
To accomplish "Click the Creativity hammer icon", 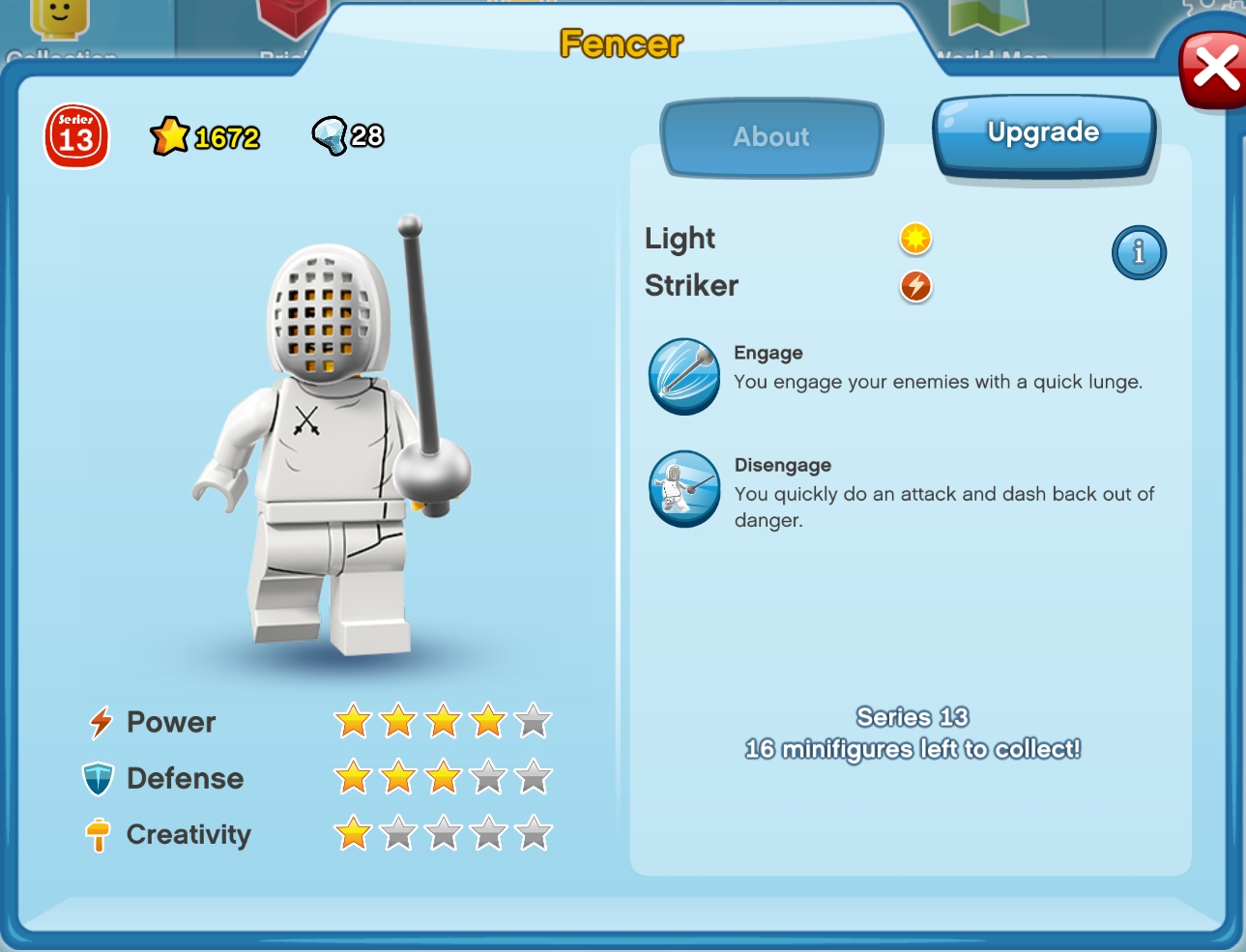I will click(100, 834).
